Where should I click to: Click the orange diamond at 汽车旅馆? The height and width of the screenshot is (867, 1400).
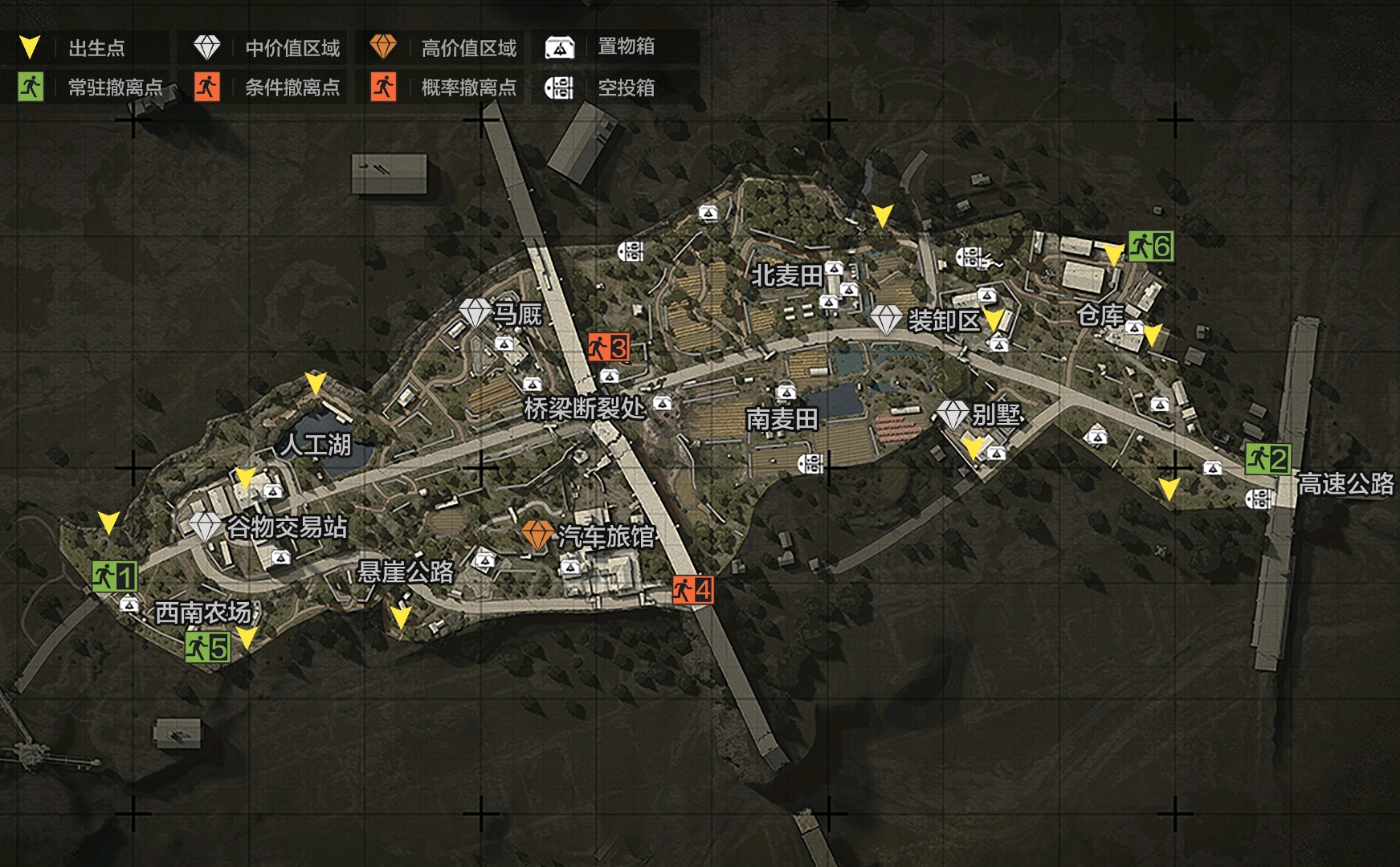click(x=537, y=534)
